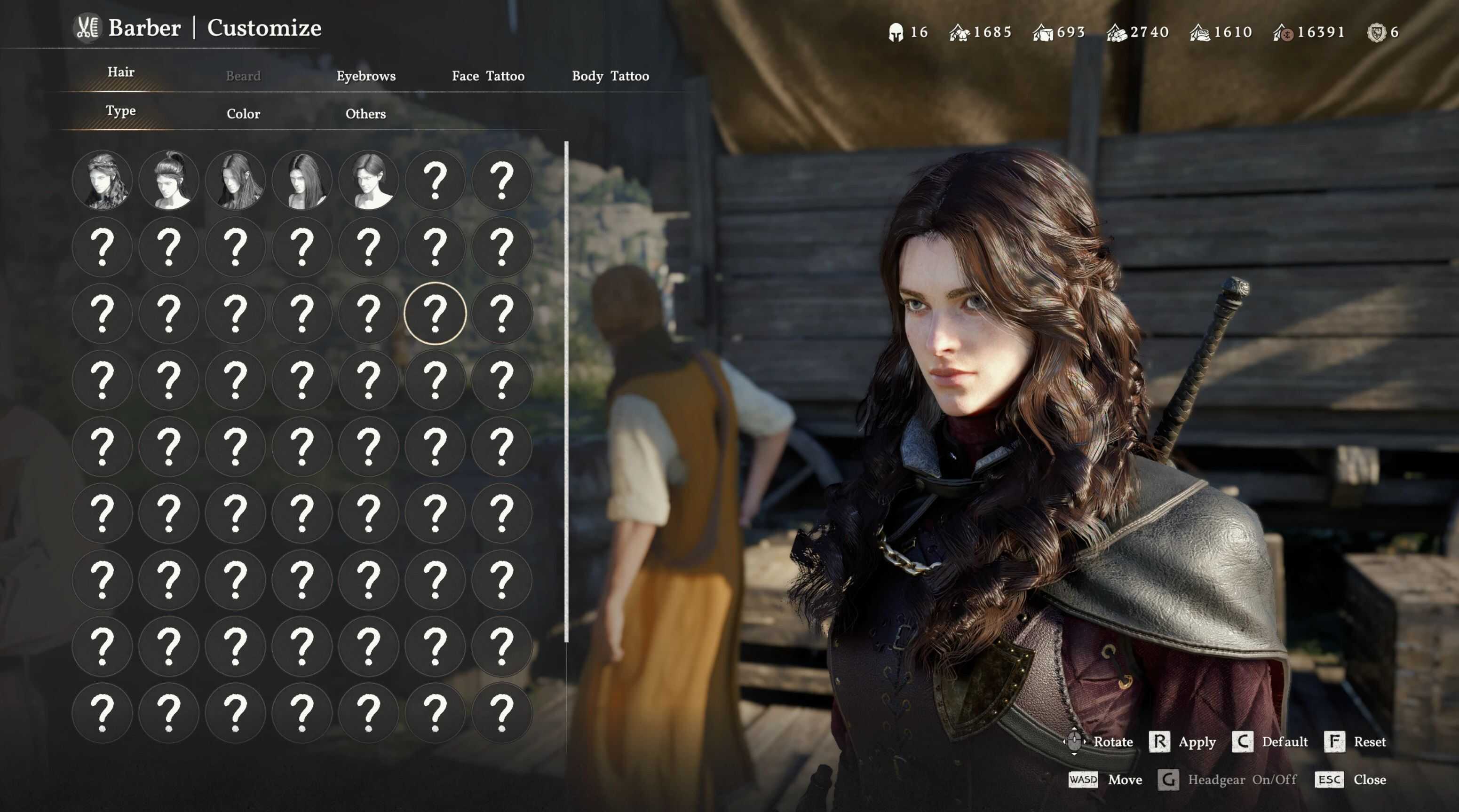This screenshot has width=1459, height=812.
Task: Select the Face Tattoo tab
Action: click(488, 76)
